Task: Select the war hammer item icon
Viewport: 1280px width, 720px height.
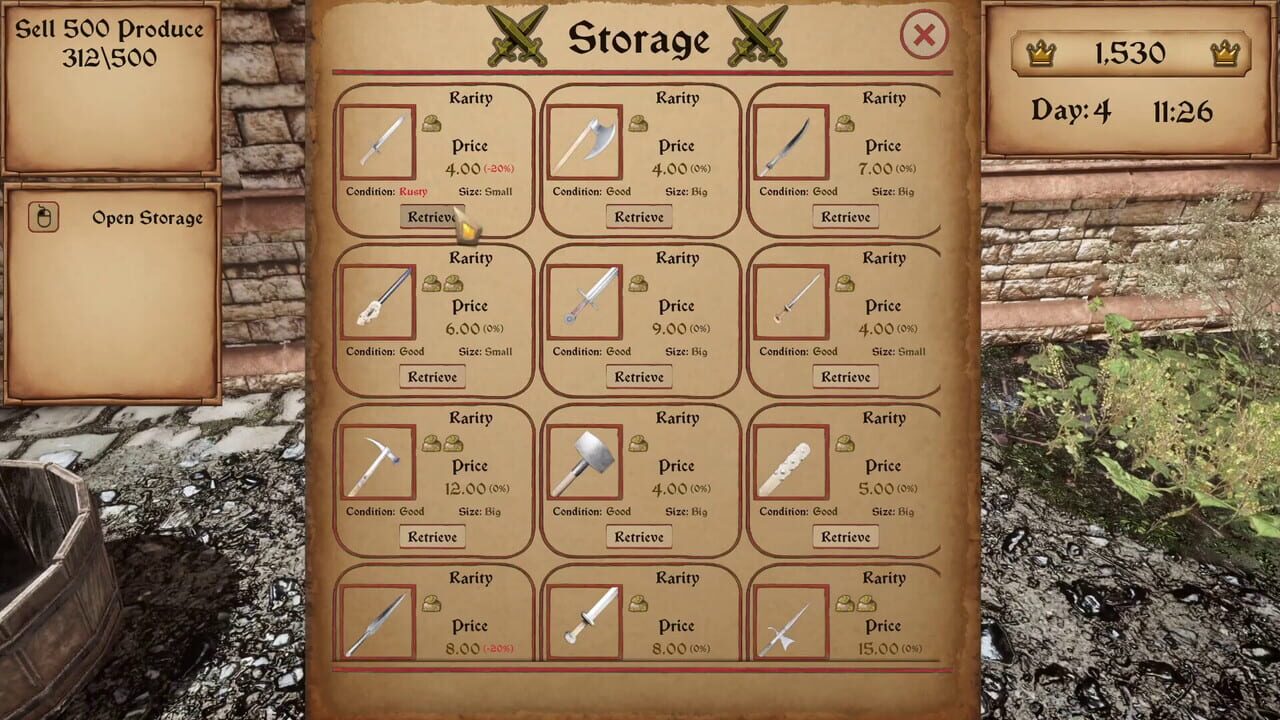Action: [585, 461]
